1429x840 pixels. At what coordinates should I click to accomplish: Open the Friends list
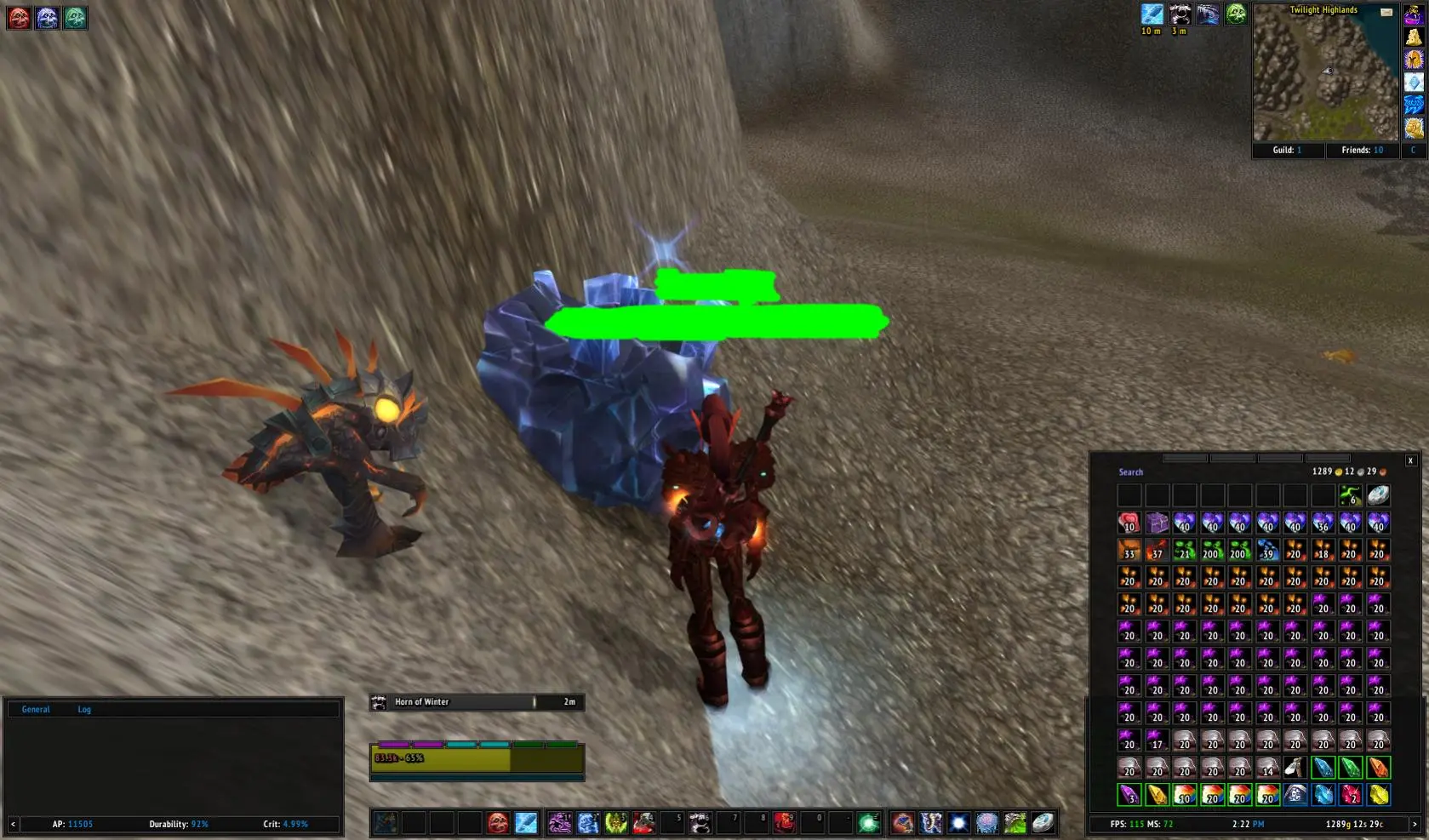point(1362,151)
